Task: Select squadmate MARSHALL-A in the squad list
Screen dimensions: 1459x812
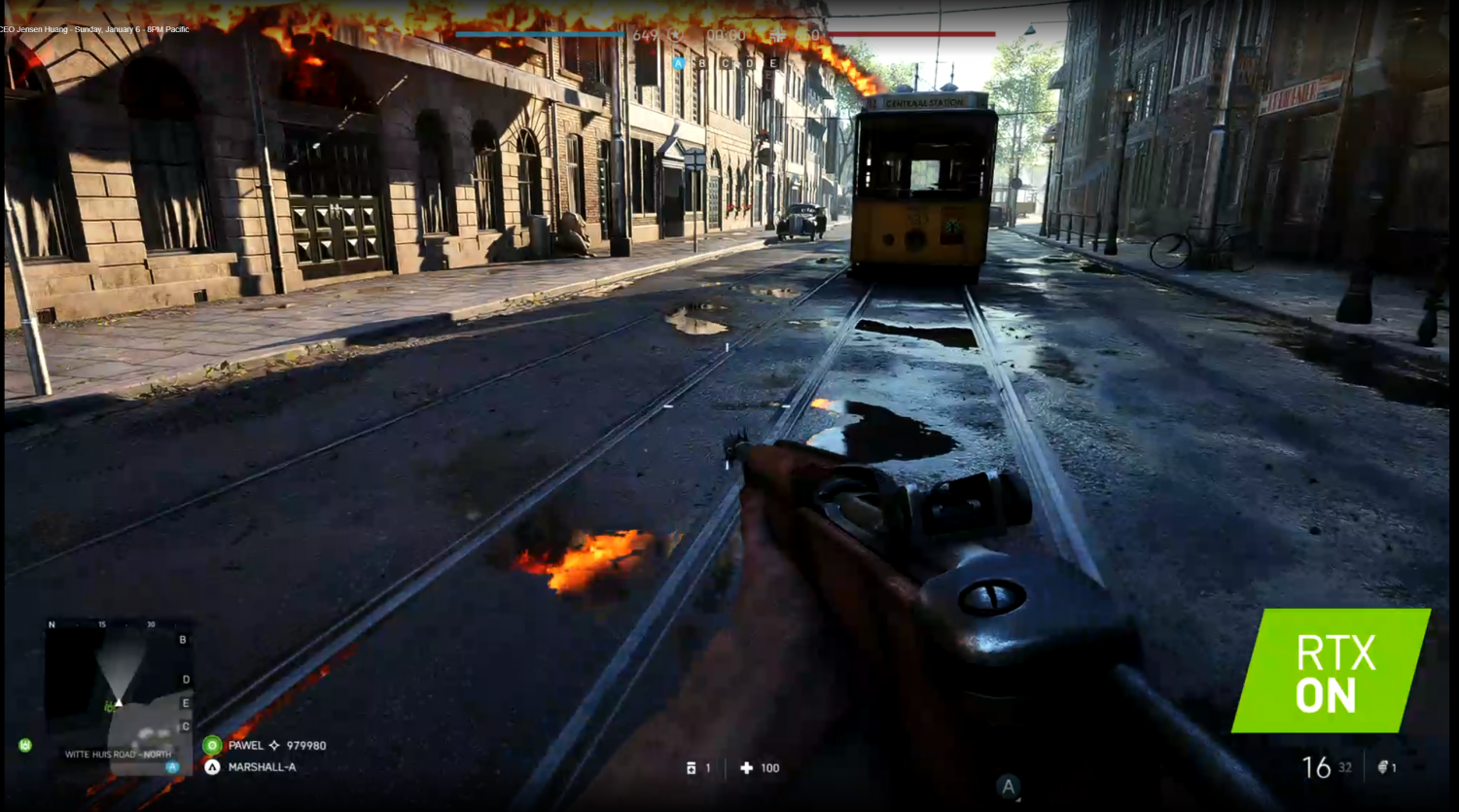Action: pos(261,767)
